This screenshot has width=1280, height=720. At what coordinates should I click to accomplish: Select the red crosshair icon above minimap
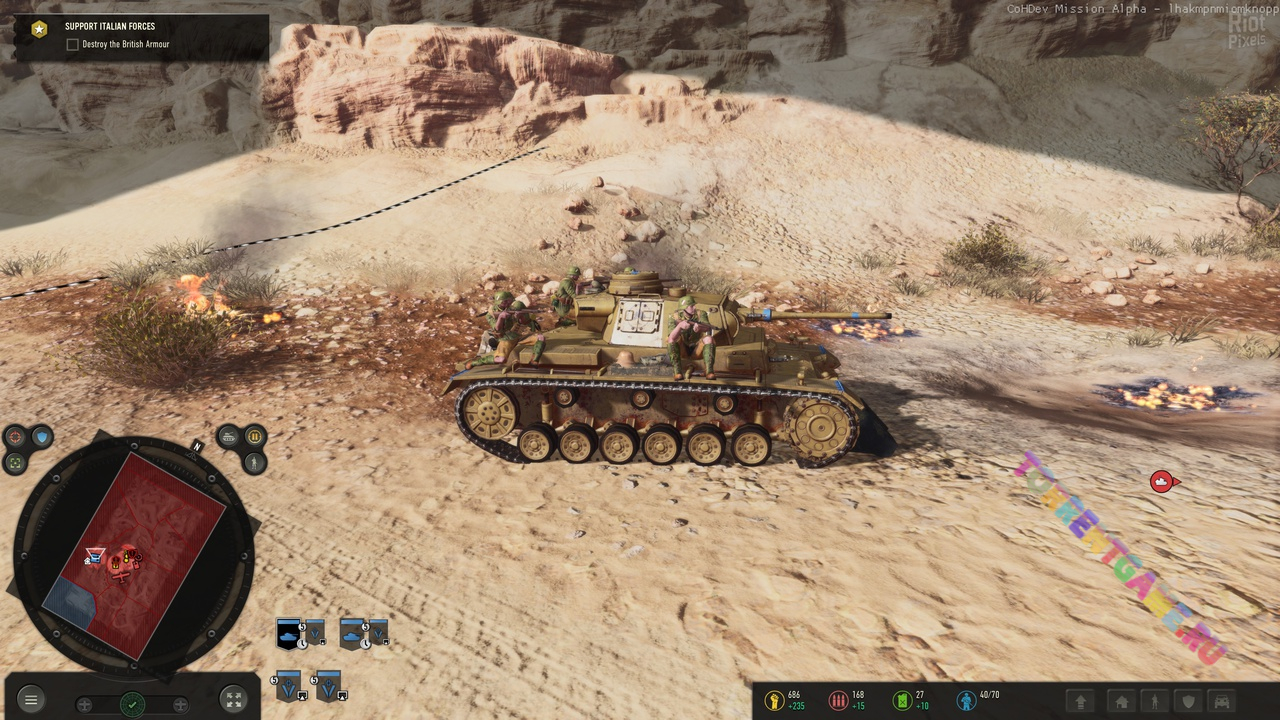[15, 437]
